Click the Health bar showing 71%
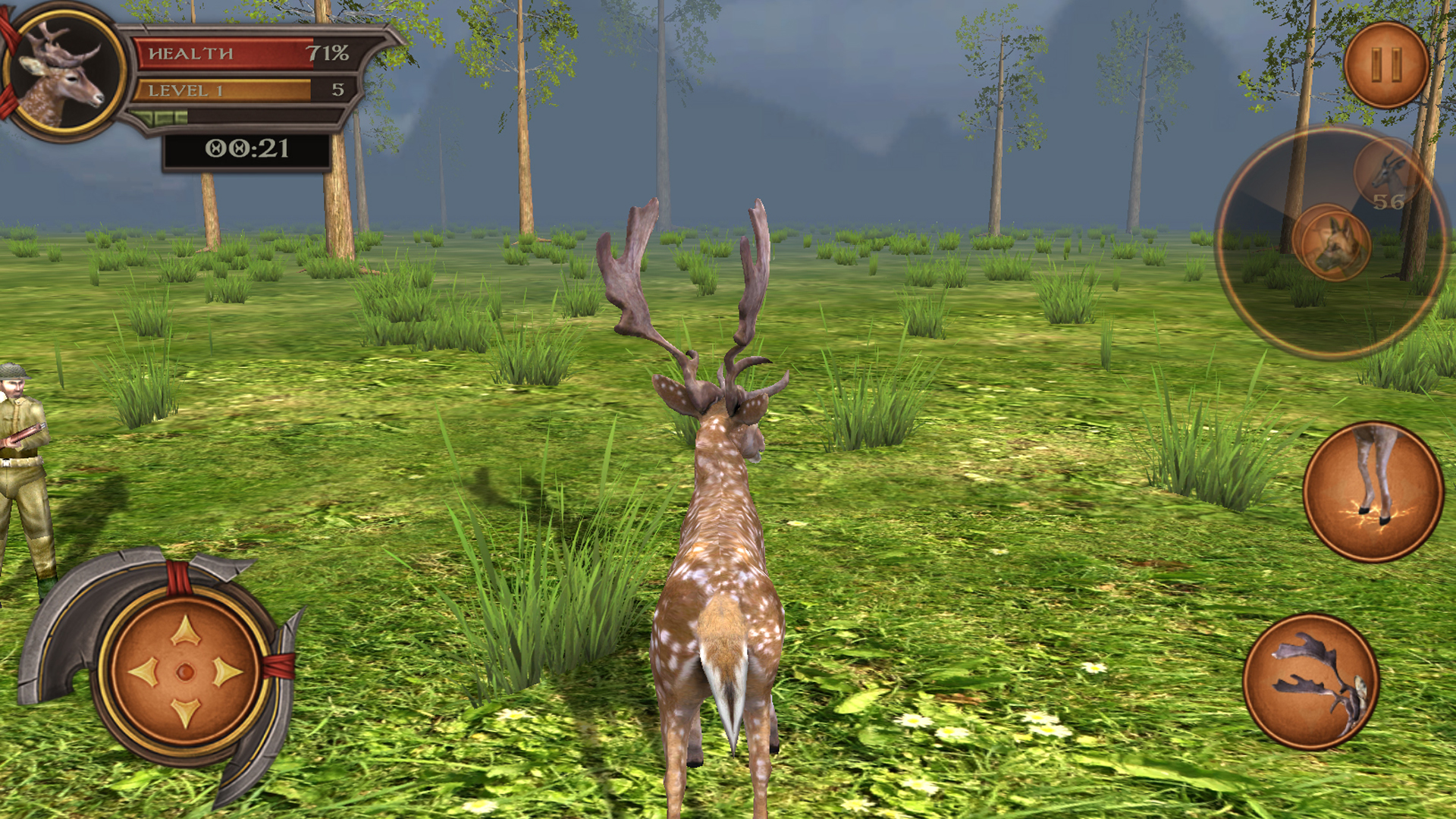This screenshot has height=819, width=1456. pyautogui.click(x=227, y=53)
